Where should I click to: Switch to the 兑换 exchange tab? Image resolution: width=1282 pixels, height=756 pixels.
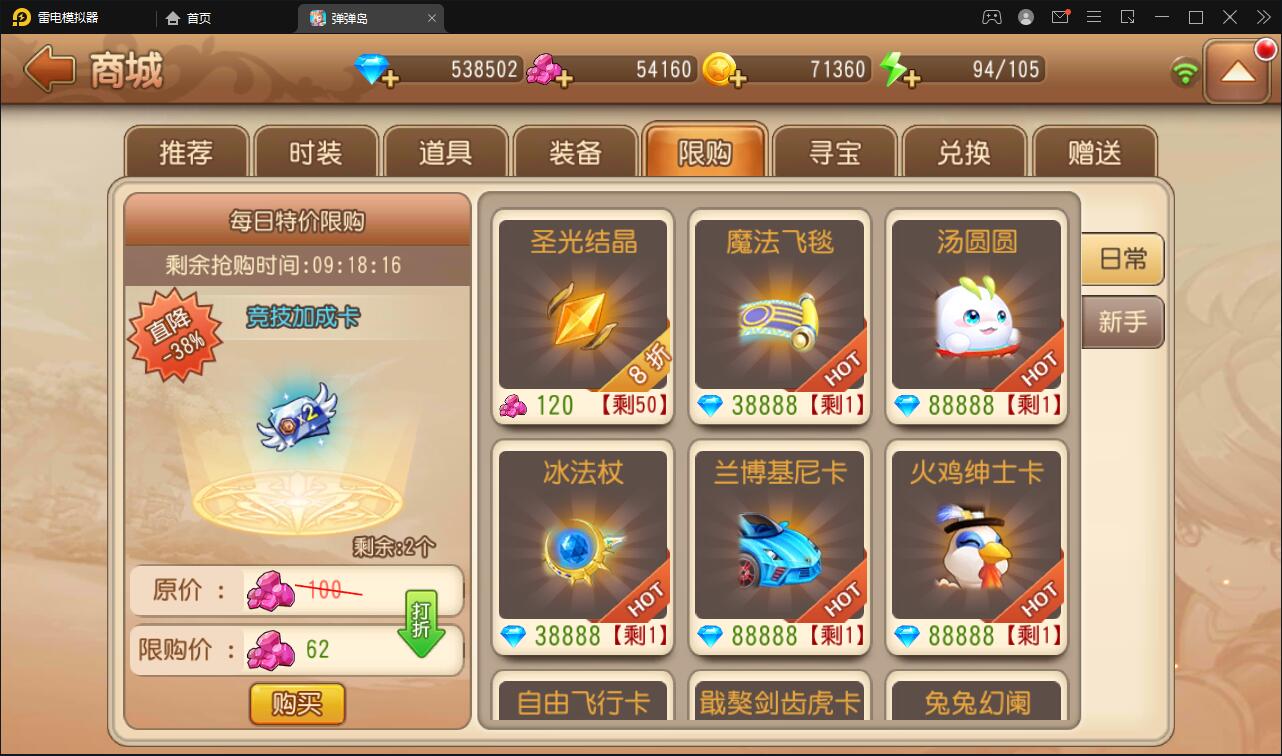click(x=965, y=150)
